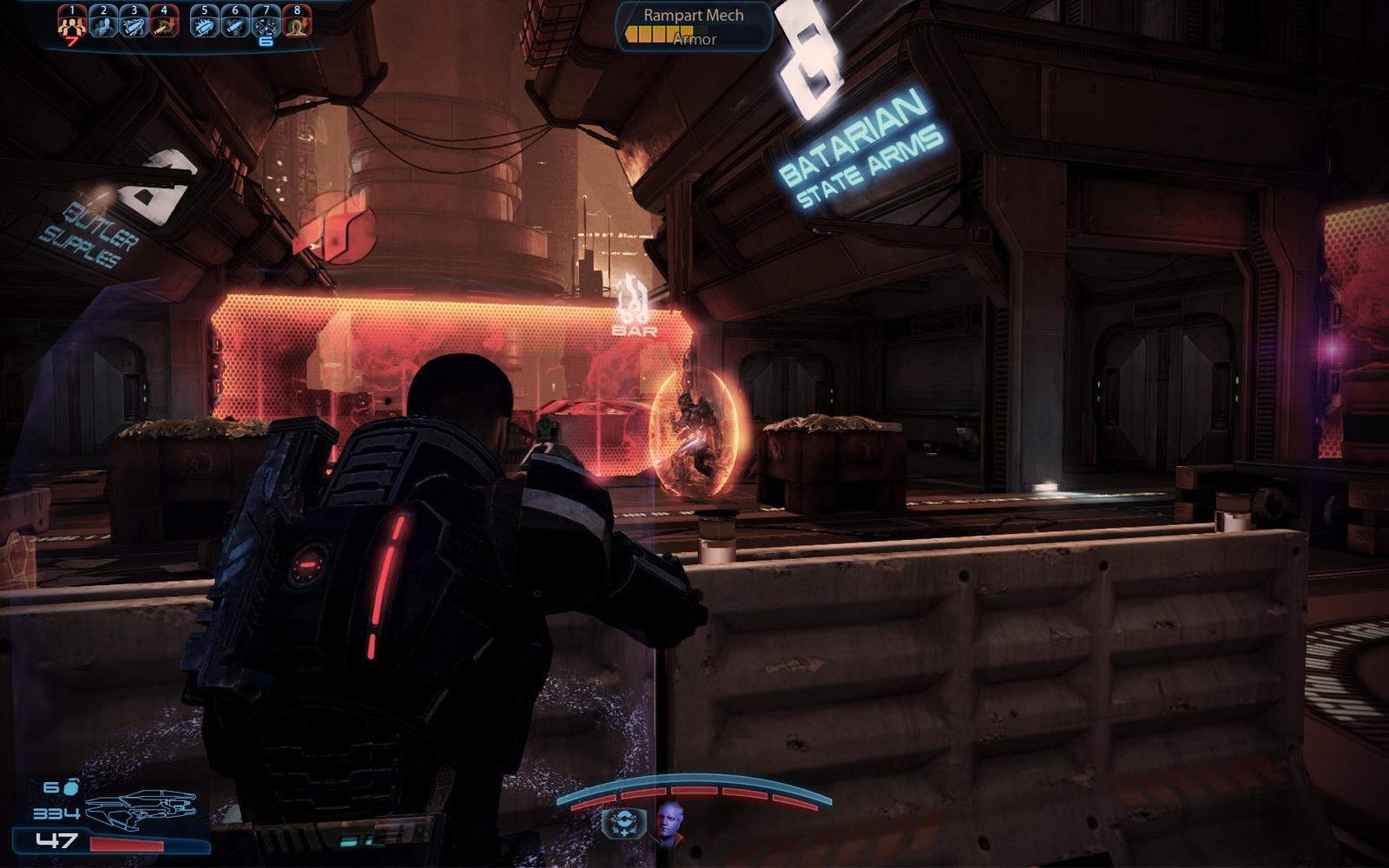Select the squadmate power icon beside the portrait
1389x868 pixels.
click(x=623, y=823)
